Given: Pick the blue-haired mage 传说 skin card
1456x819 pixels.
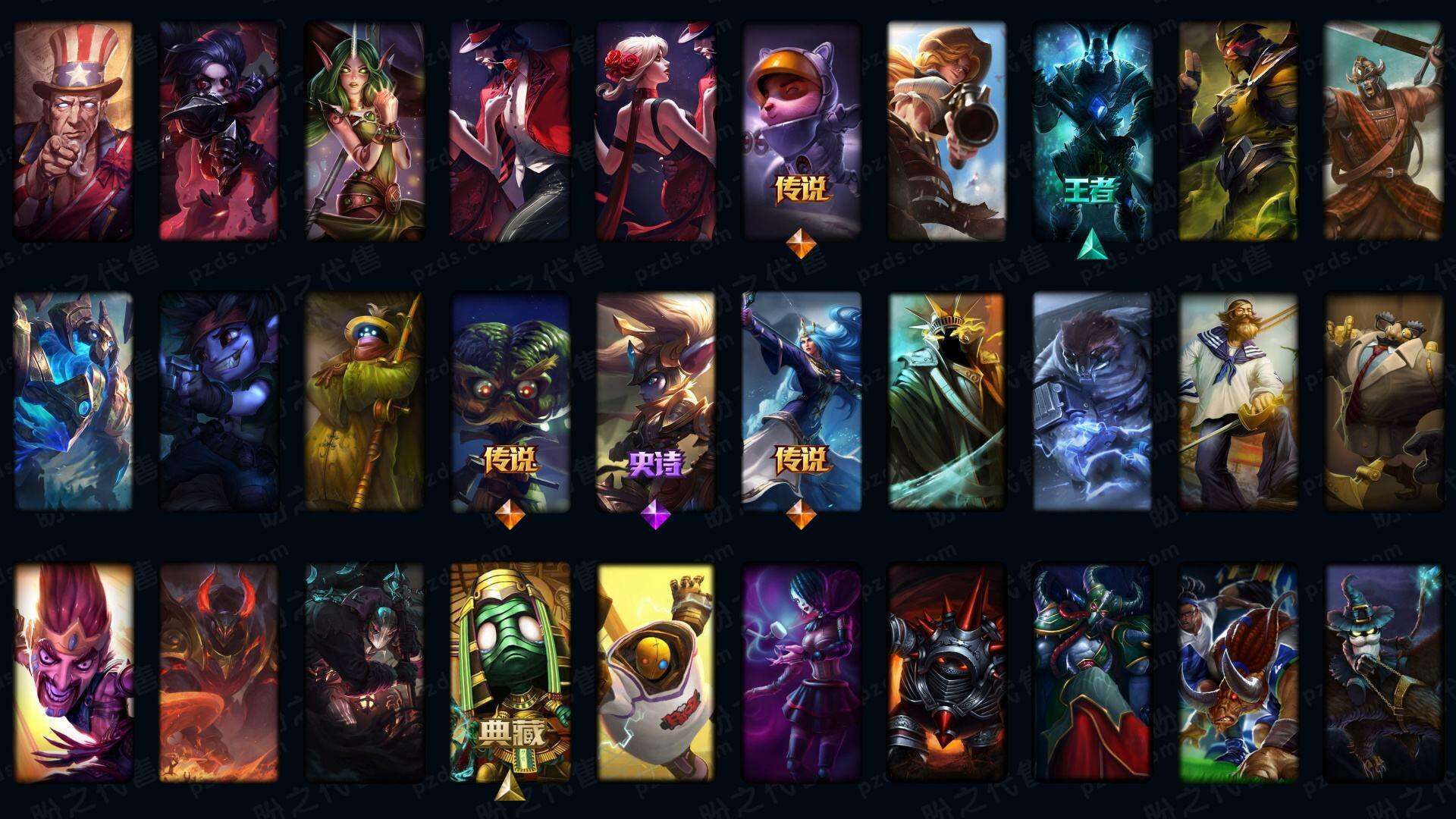Looking at the screenshot, I should click(801, 402).
